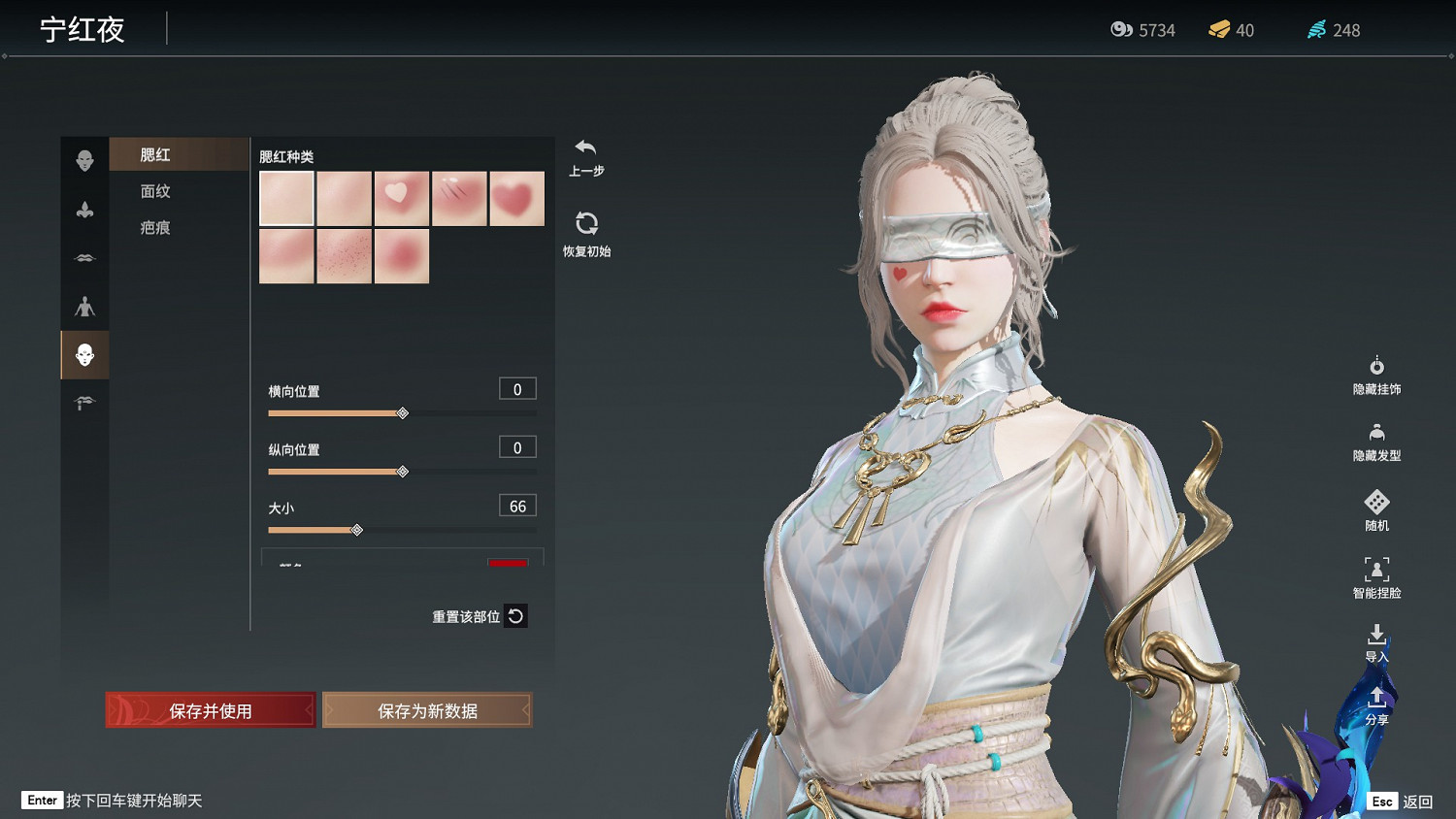1456x819 pixels.
Task: Switch to the 面纹 face pattern tab
Action: 155,191
